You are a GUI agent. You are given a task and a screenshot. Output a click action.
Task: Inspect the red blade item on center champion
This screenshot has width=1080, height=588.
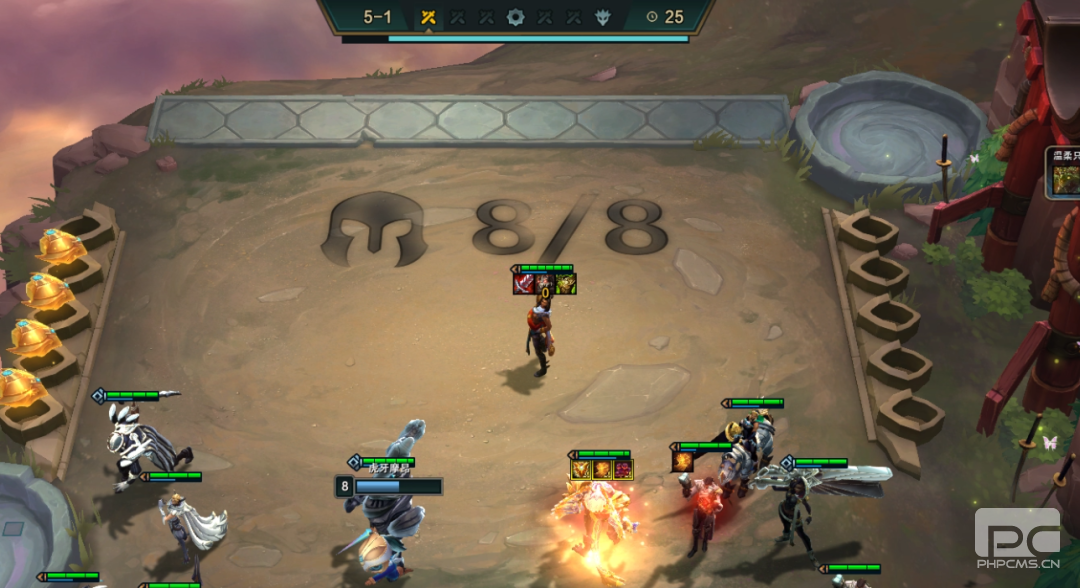(x=523, y=284)
